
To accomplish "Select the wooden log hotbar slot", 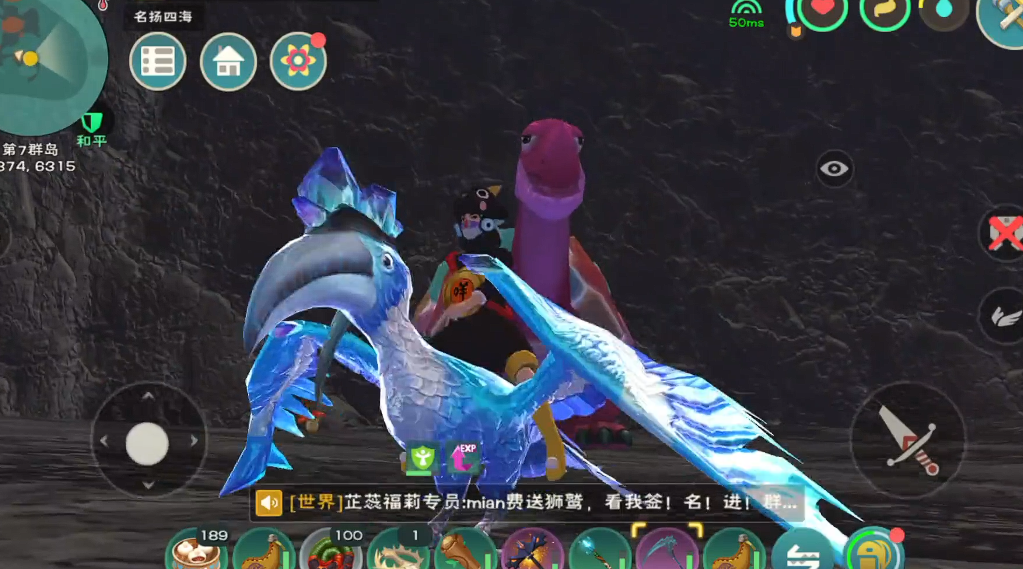I will 463,552.
